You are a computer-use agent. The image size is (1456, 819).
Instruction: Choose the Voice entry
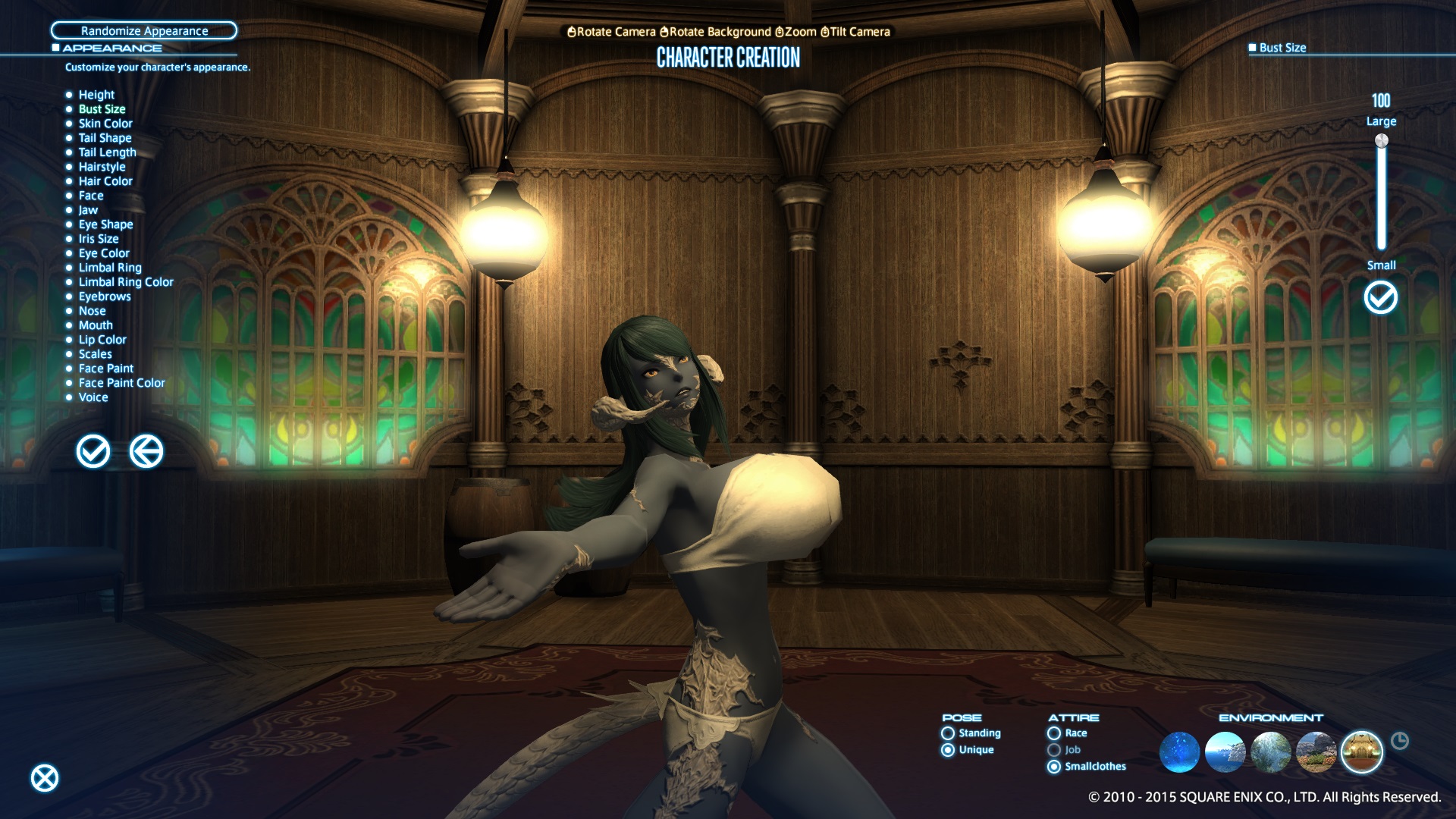pos(93,397)
